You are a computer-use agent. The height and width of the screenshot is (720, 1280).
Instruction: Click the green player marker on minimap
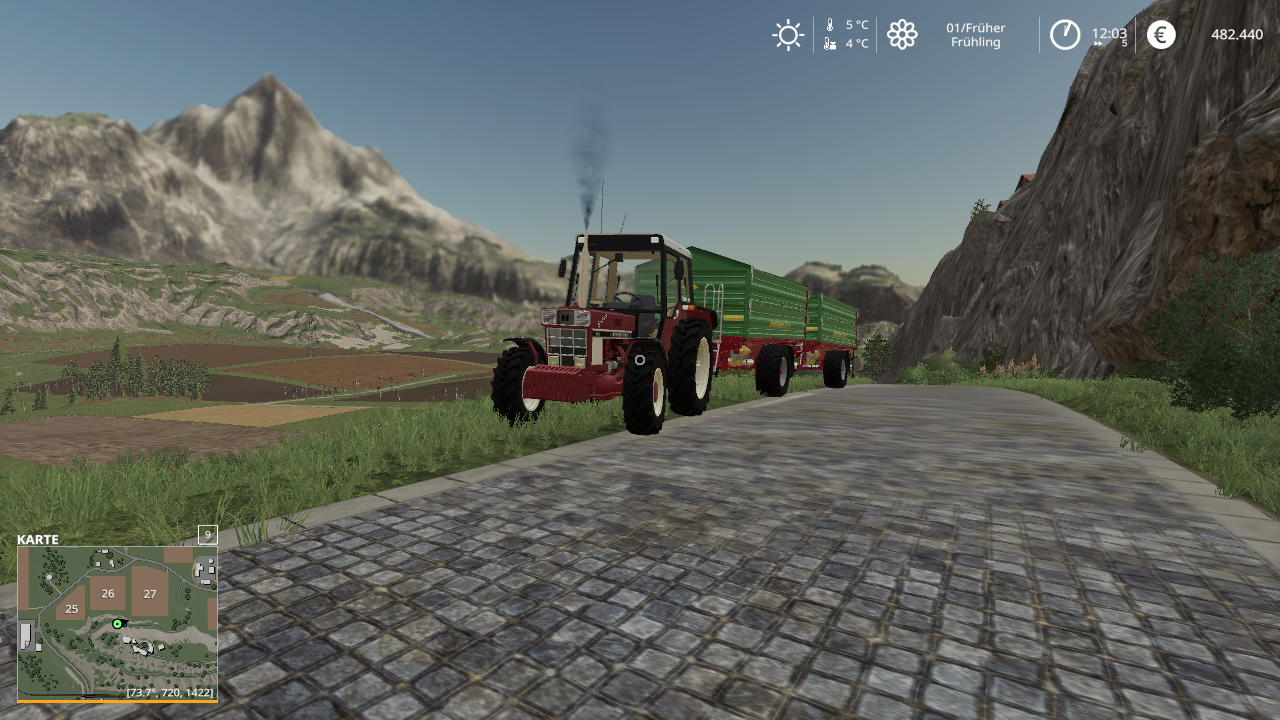(118, 624)
